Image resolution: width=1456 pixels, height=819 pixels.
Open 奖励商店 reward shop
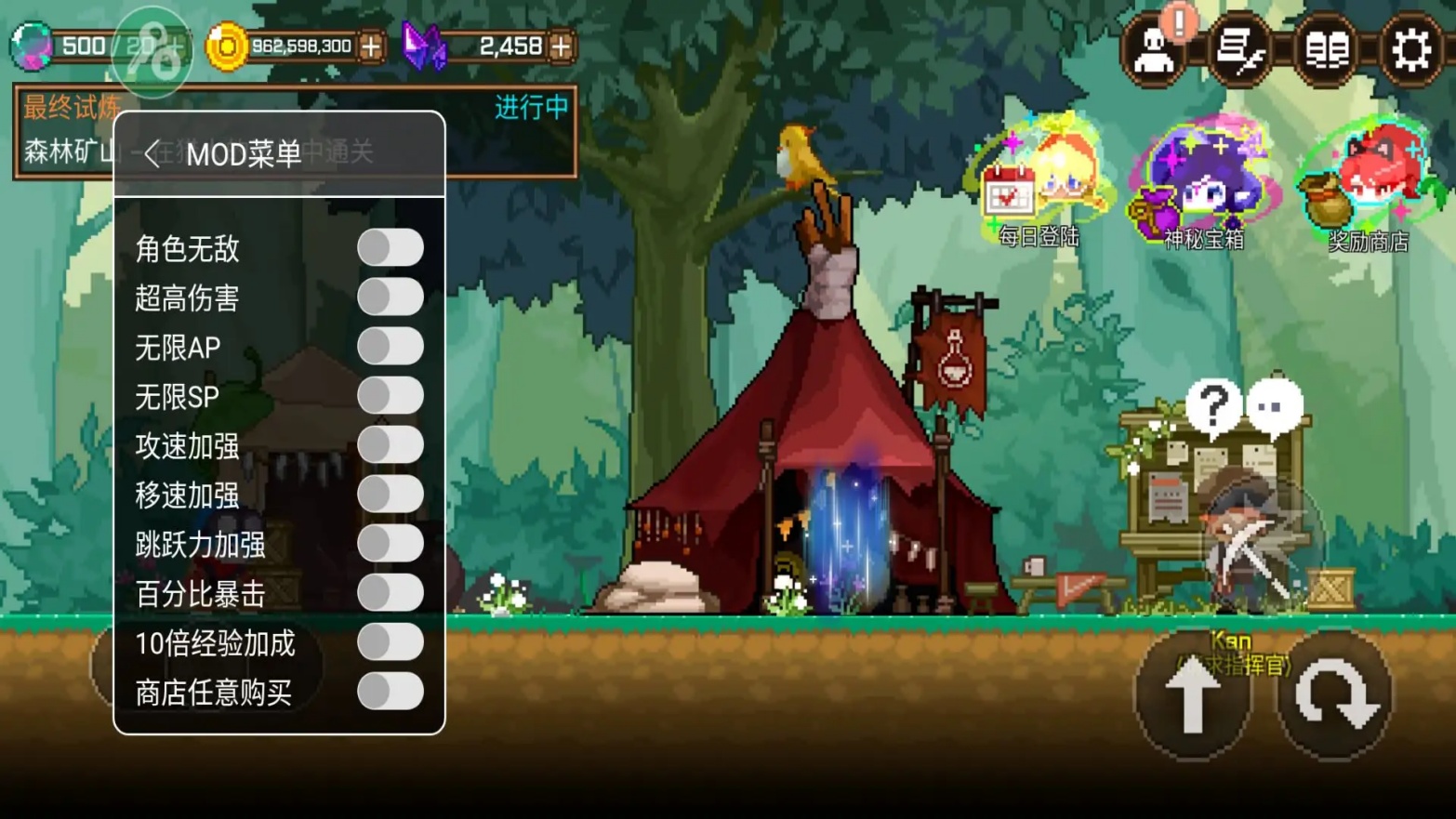pos(1368,188)
